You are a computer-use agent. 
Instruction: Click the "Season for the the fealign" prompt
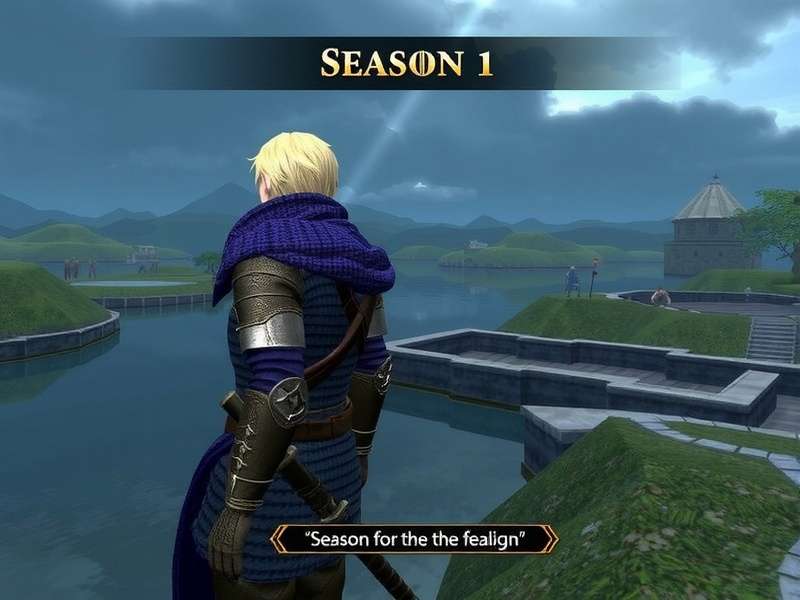(x=415, y=540)
